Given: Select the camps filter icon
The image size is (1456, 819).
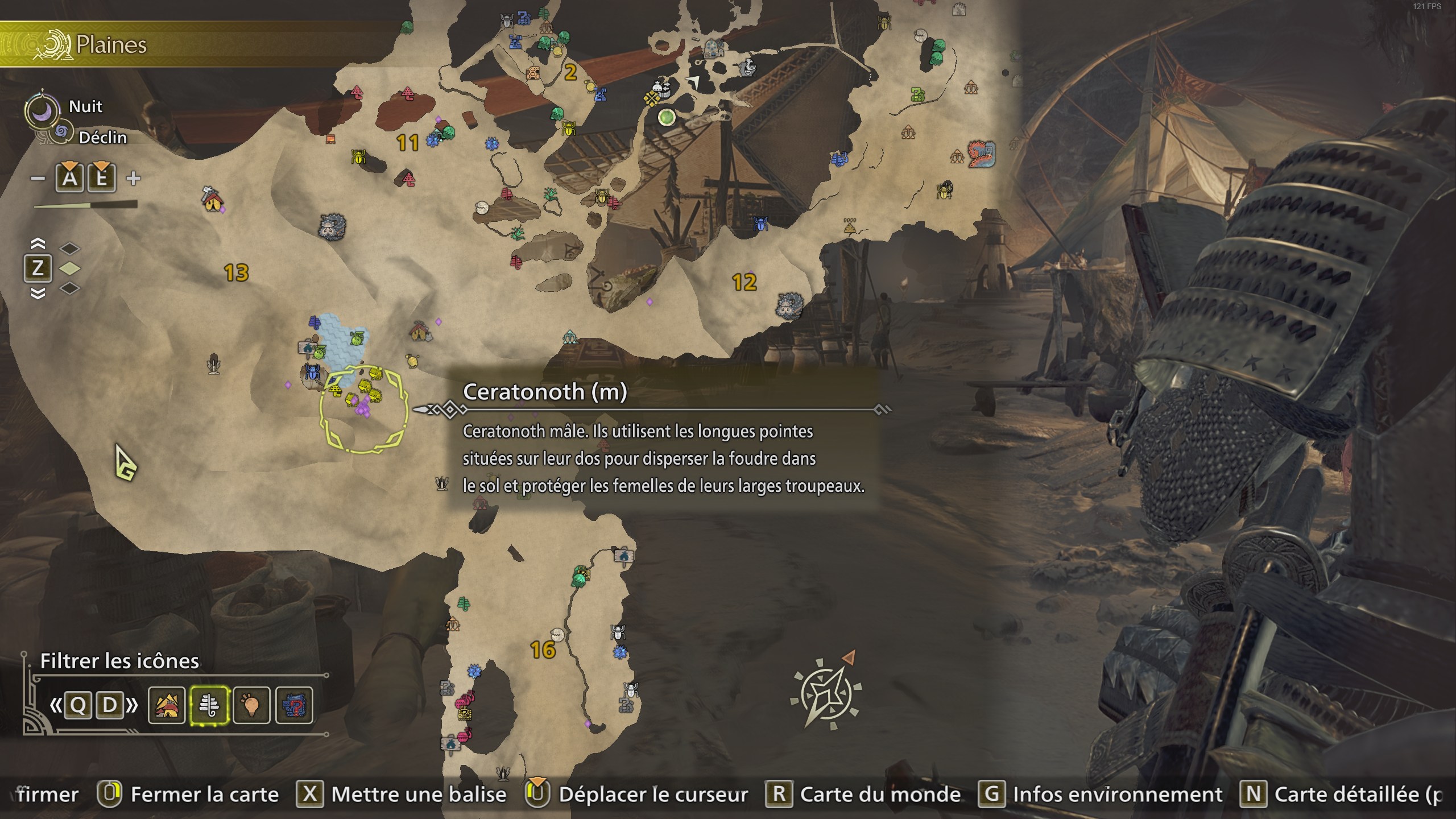Looking at the screenshot, I should tap(167, 705).
